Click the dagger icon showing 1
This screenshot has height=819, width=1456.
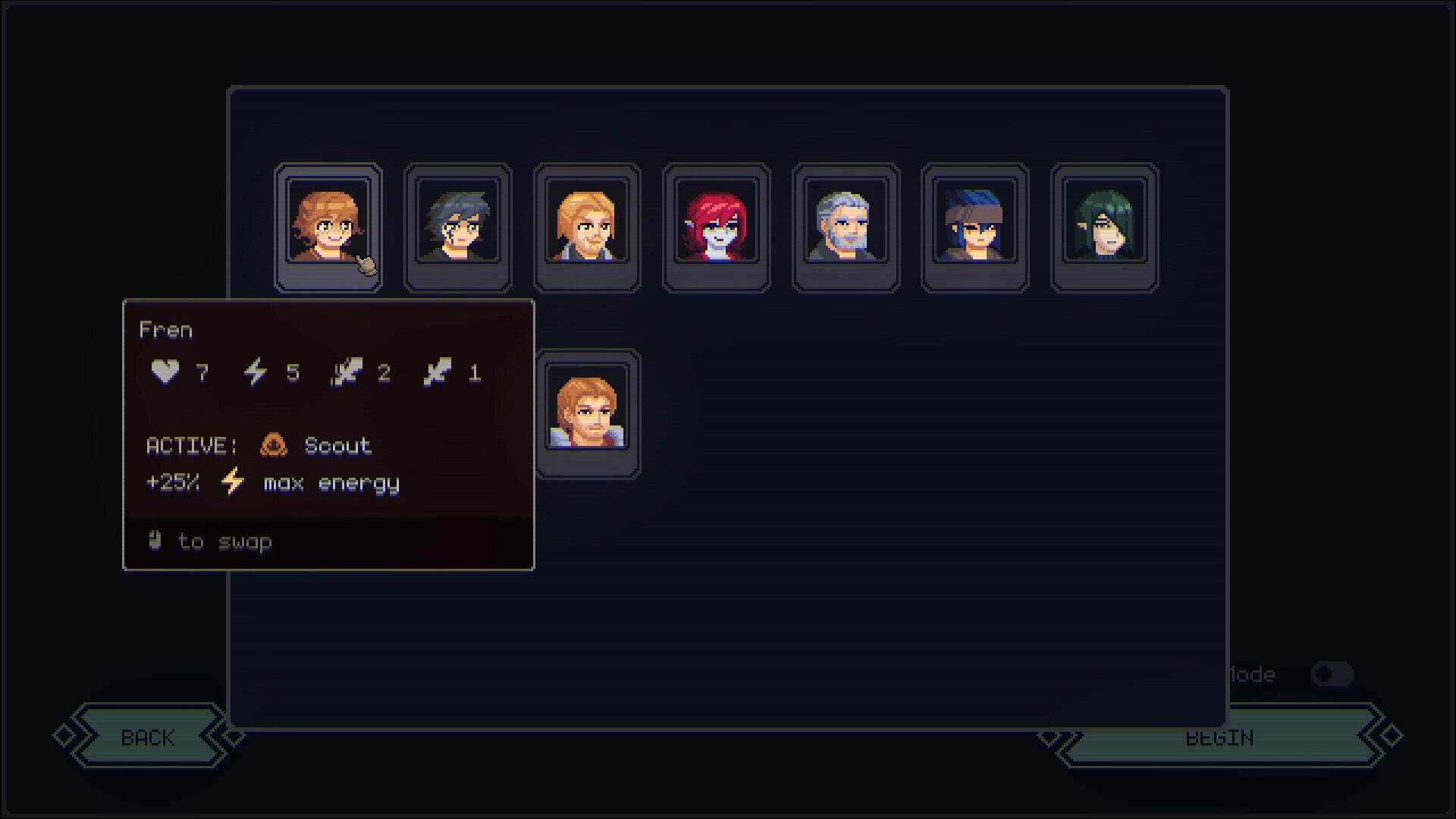[x=438, y=371]
